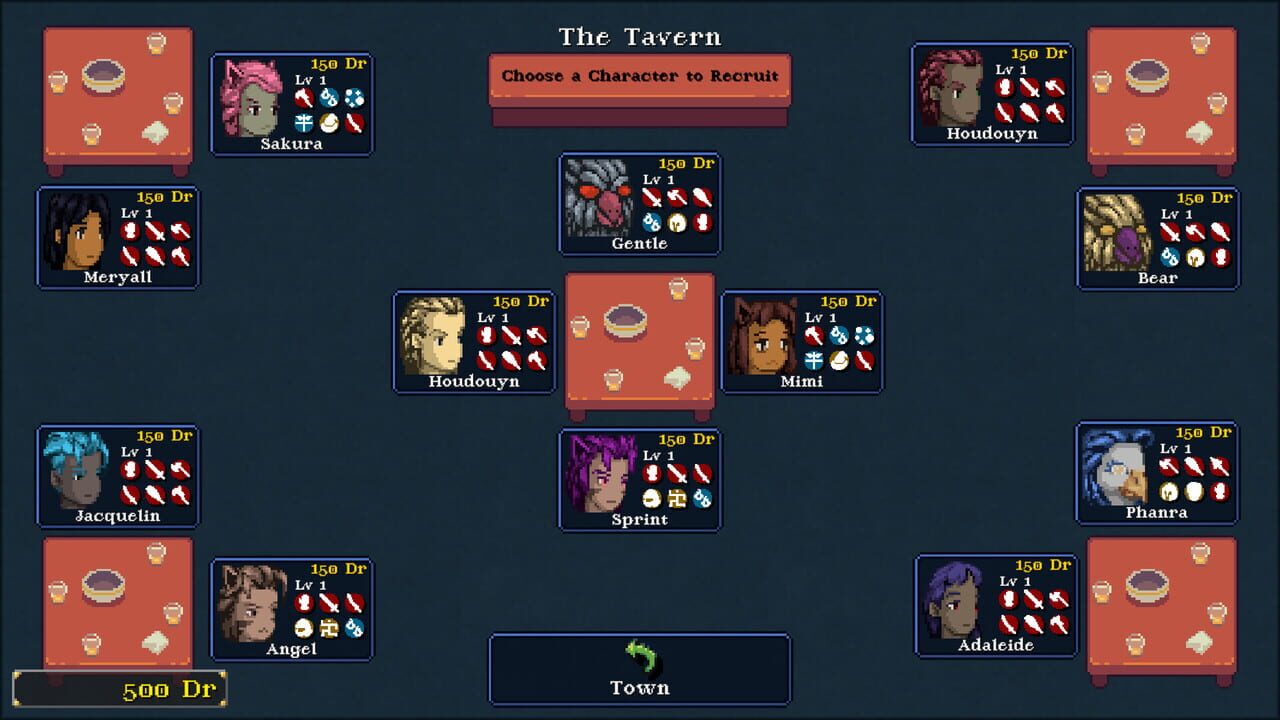The width and height of the screenshot is (1280, 720).
Task: Select the shield skill icon on Mimi's card
Action: (813, 361)
